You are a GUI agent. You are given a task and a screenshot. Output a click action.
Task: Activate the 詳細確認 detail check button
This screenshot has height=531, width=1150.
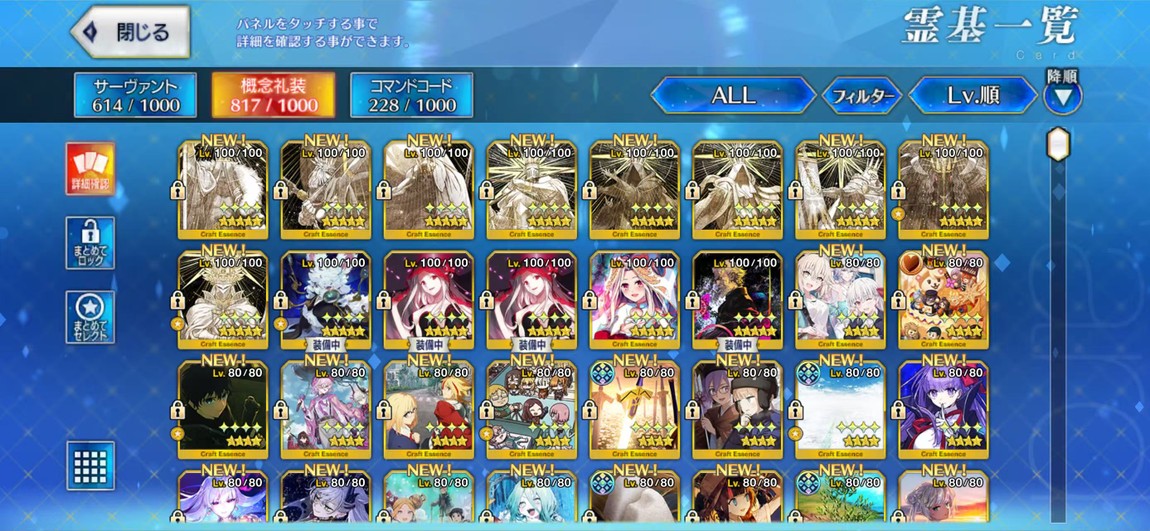pyautogui.click(x=90, y=169)
